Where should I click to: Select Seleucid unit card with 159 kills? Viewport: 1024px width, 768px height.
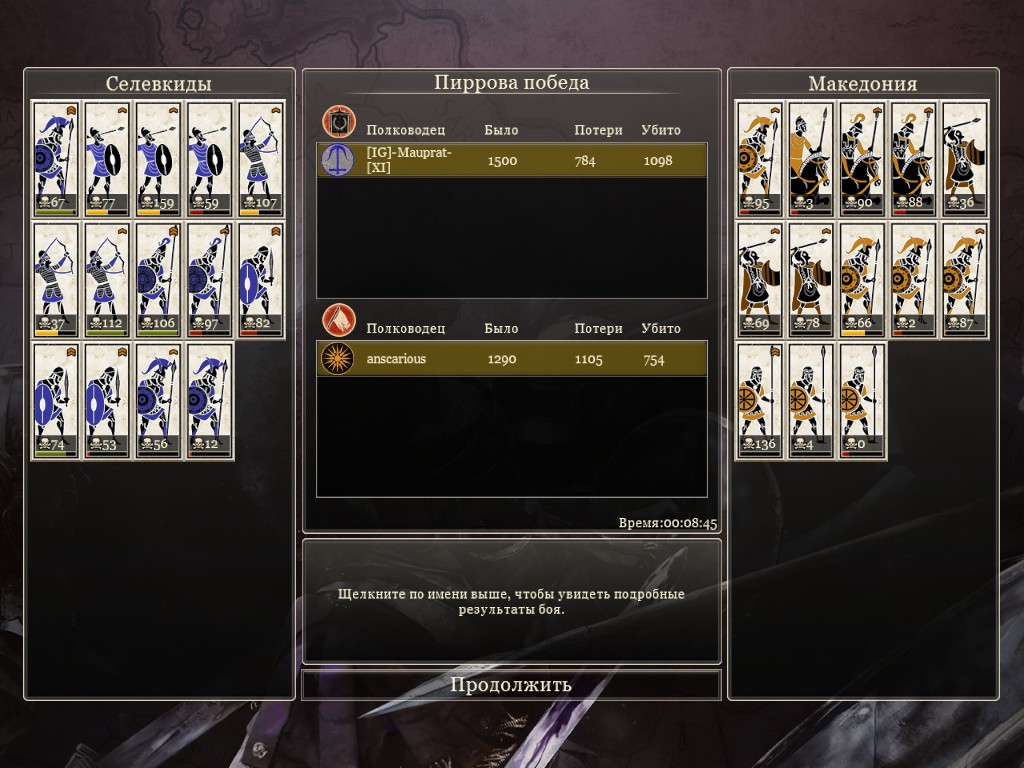coord(159,158)
